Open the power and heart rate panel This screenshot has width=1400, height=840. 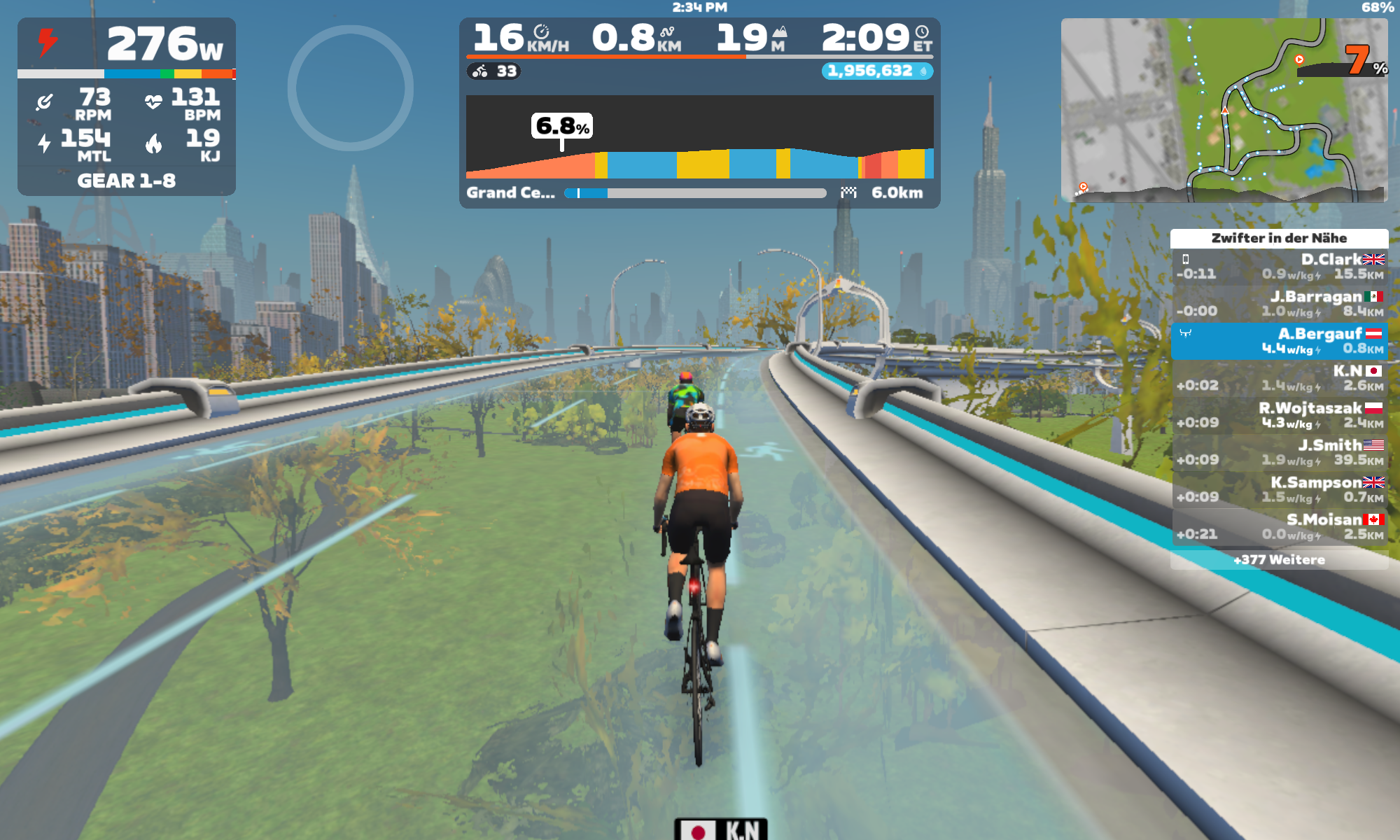[127, 106]
